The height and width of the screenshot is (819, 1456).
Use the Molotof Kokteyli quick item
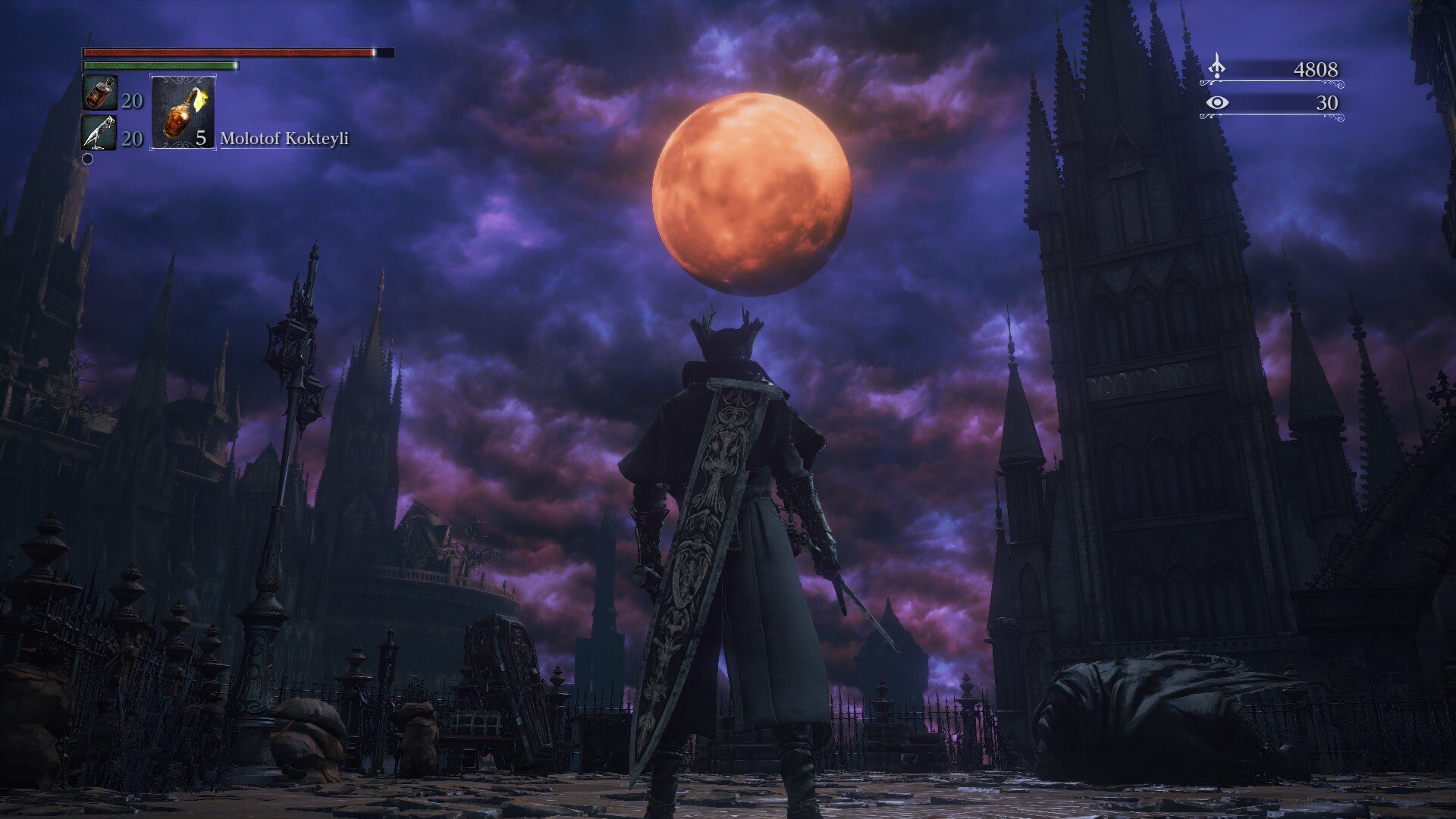(183, 112)
